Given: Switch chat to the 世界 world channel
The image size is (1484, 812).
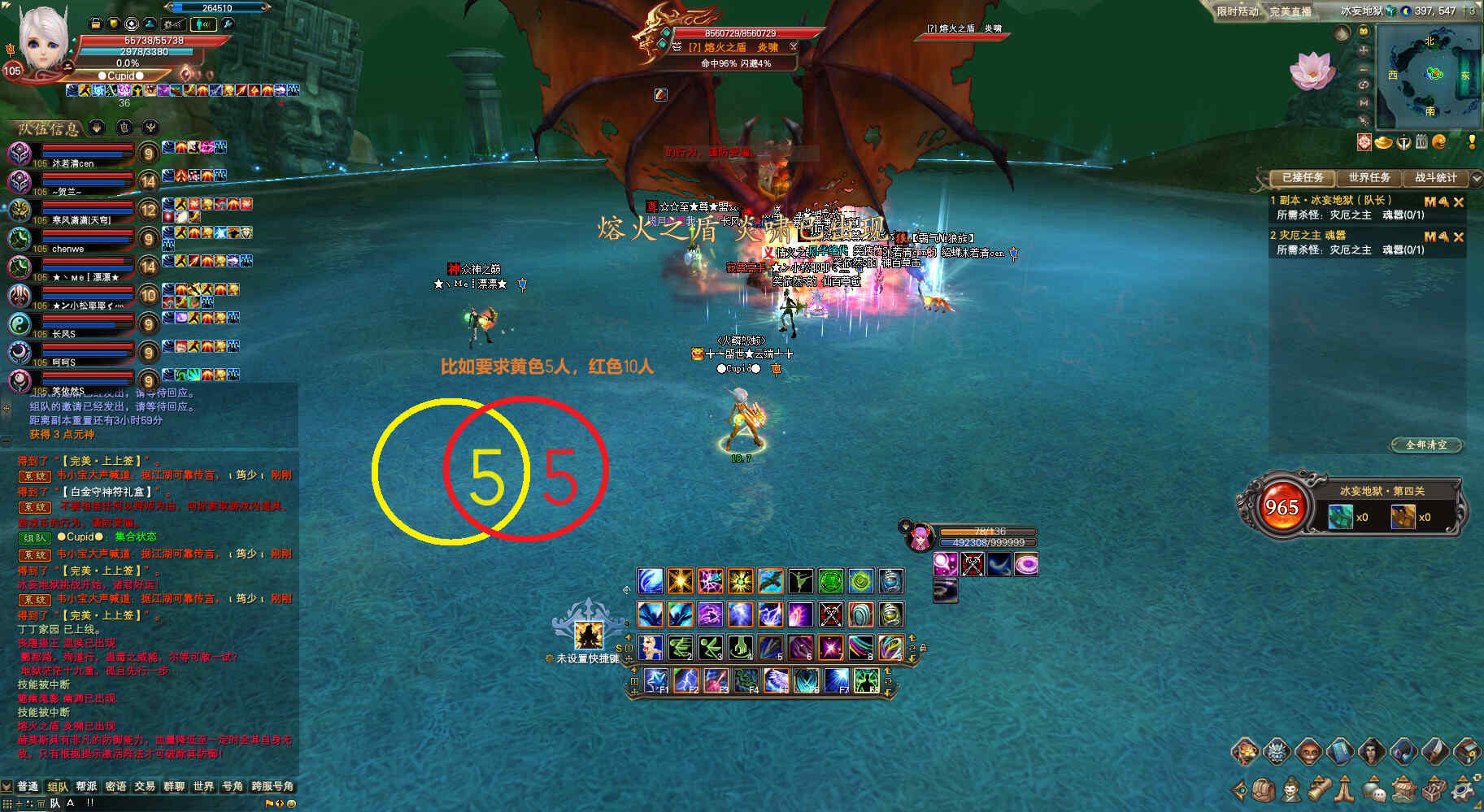Looking at the screenshot, I should (202, 786).
